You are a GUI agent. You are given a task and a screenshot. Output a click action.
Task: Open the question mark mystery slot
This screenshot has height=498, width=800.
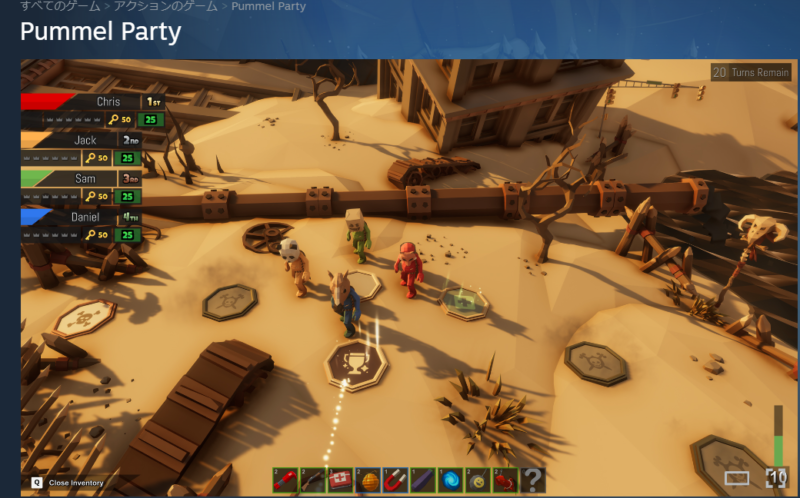[532, 479]
